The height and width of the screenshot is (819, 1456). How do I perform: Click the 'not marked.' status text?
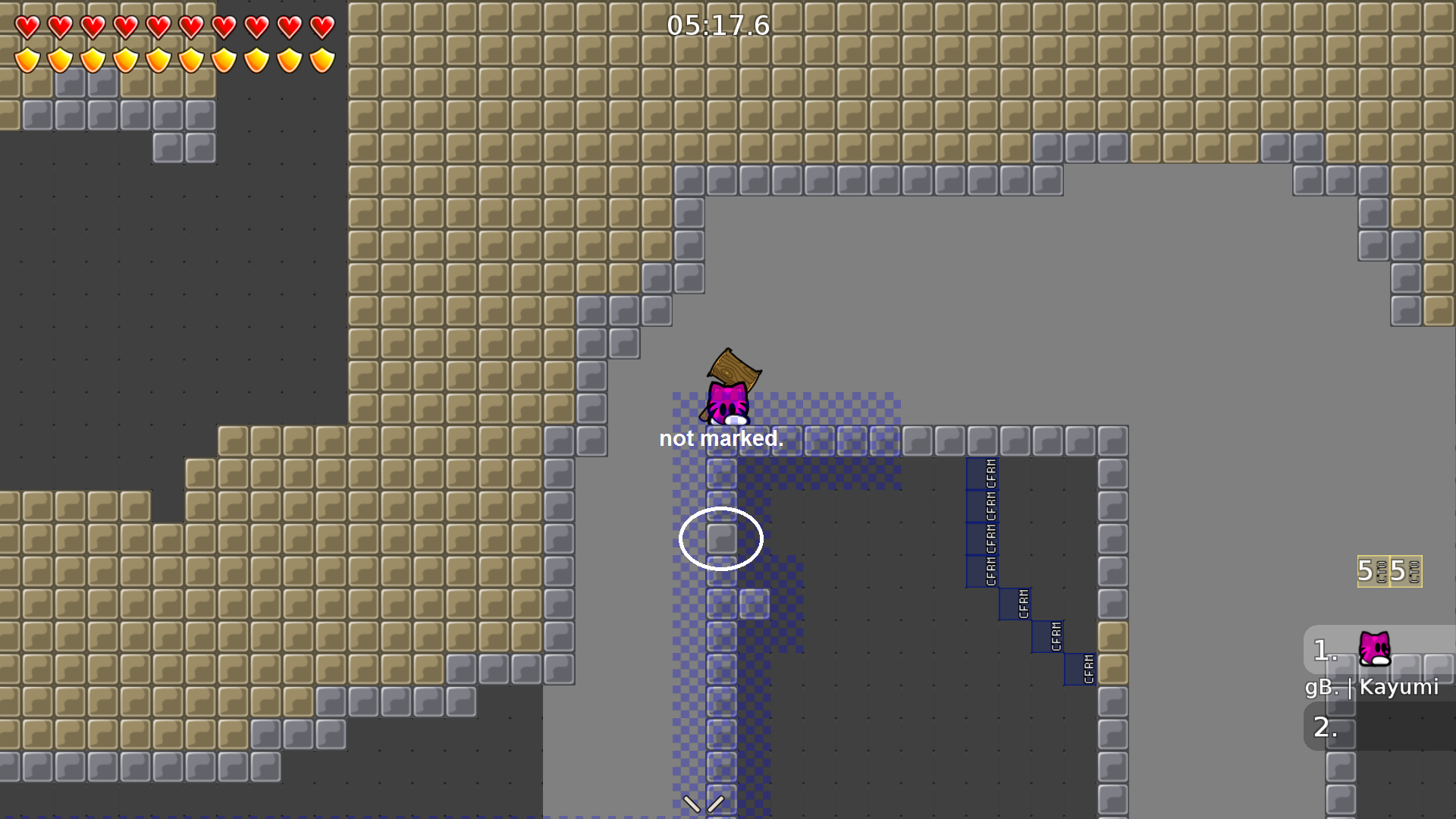pos(721,438)
